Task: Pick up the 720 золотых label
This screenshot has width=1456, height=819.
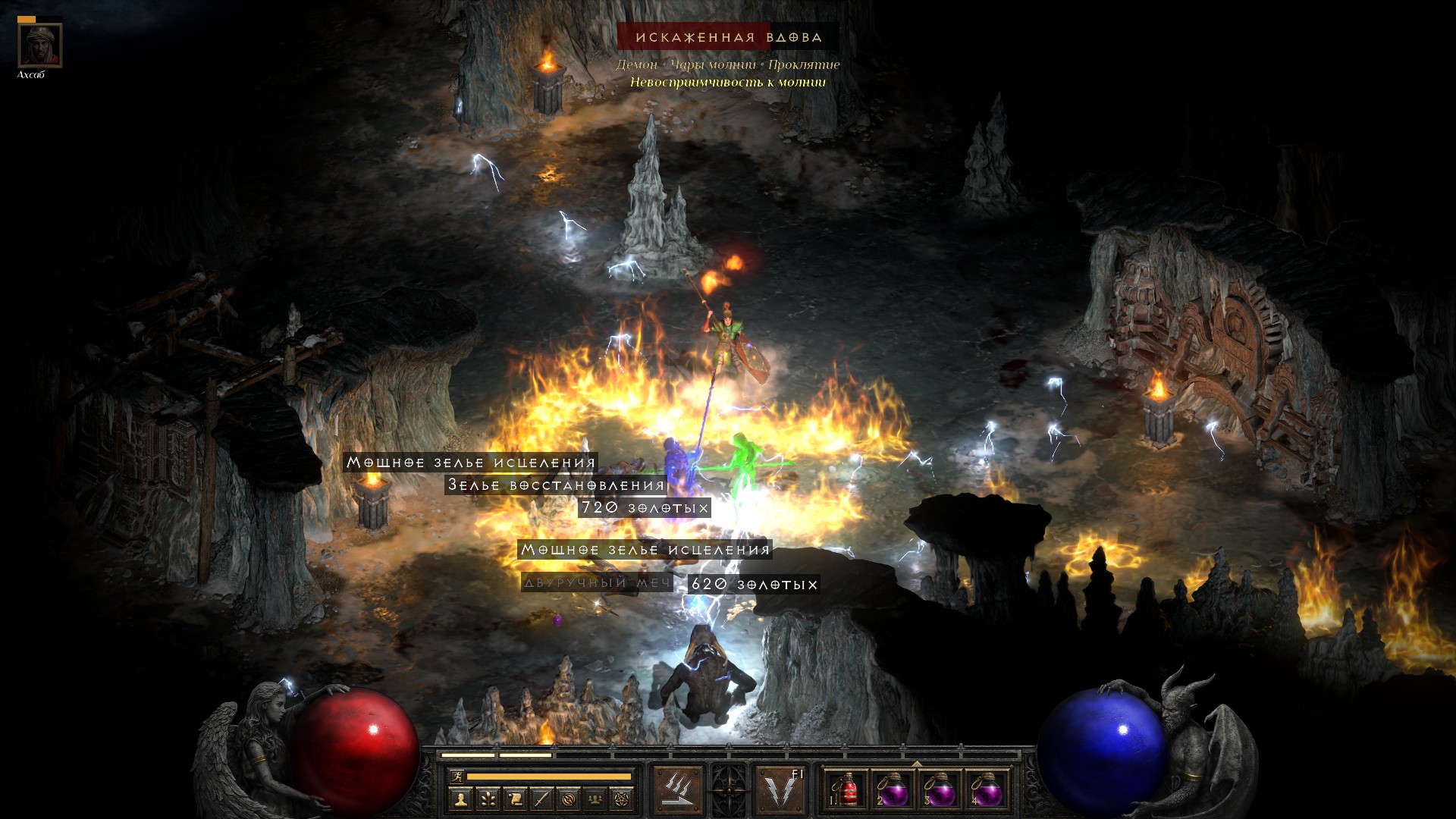Action: [x=645, y=508]
